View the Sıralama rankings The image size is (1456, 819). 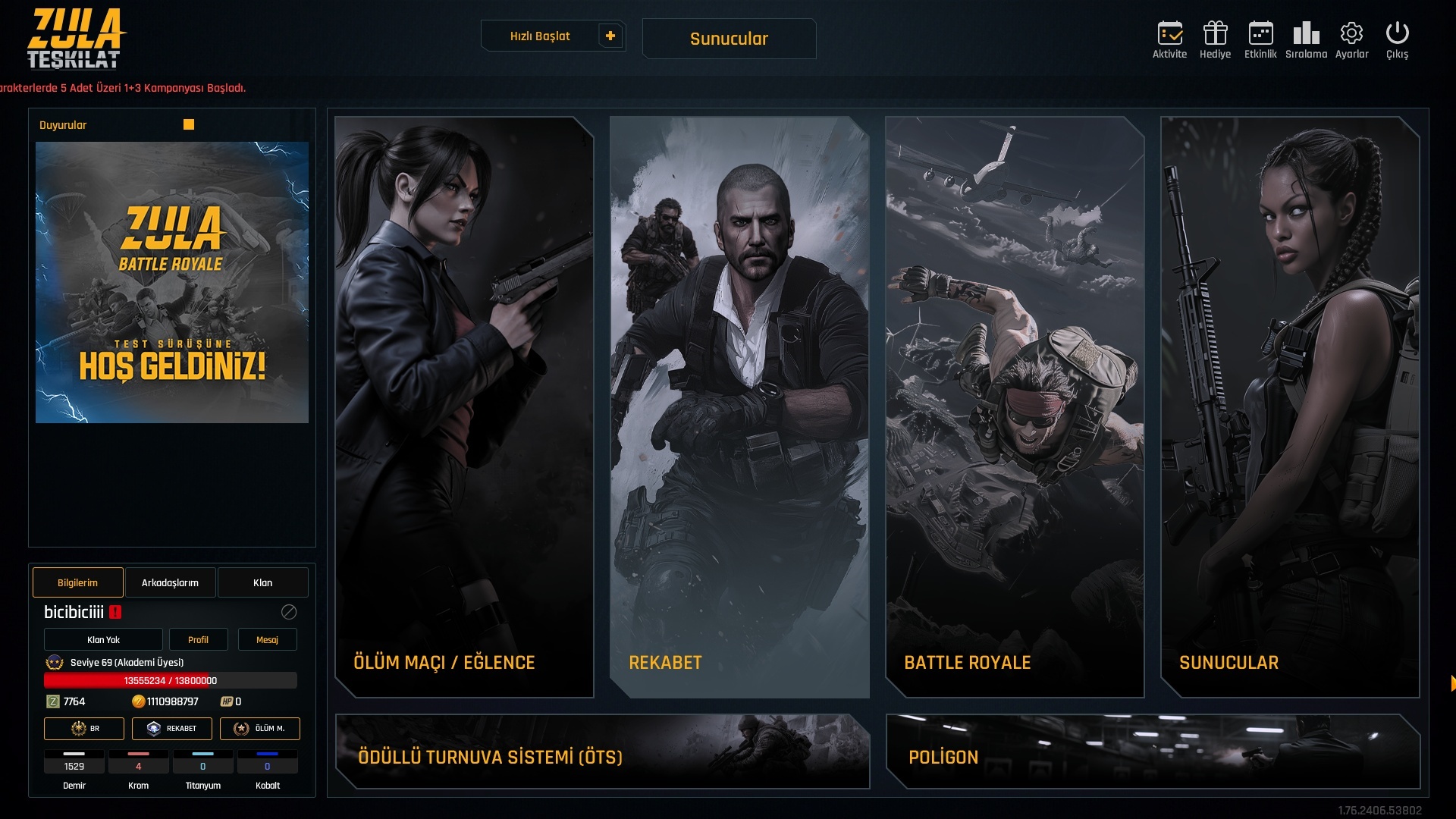(1306, 39)
